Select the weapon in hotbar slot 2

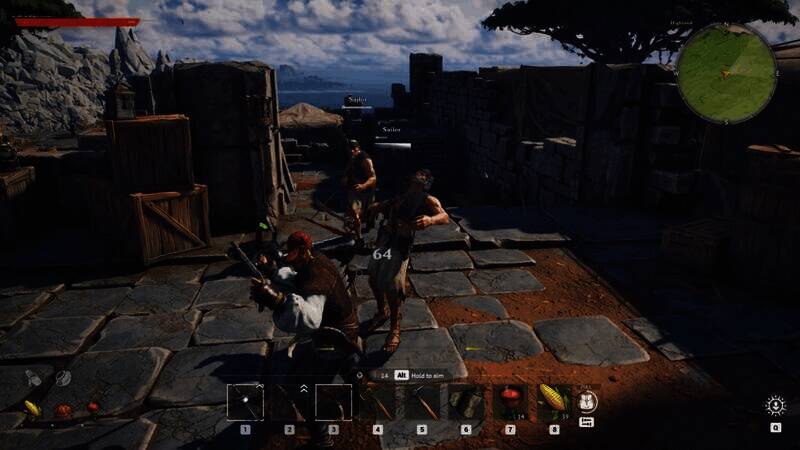[x=289, y=401]
